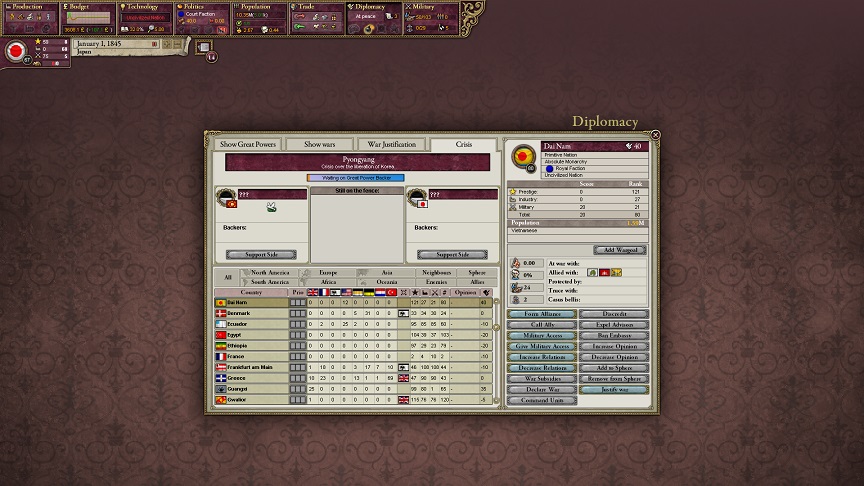Select the War Justification tab
The height and width of the screenshot is (486, 864).
coord(391,144)
